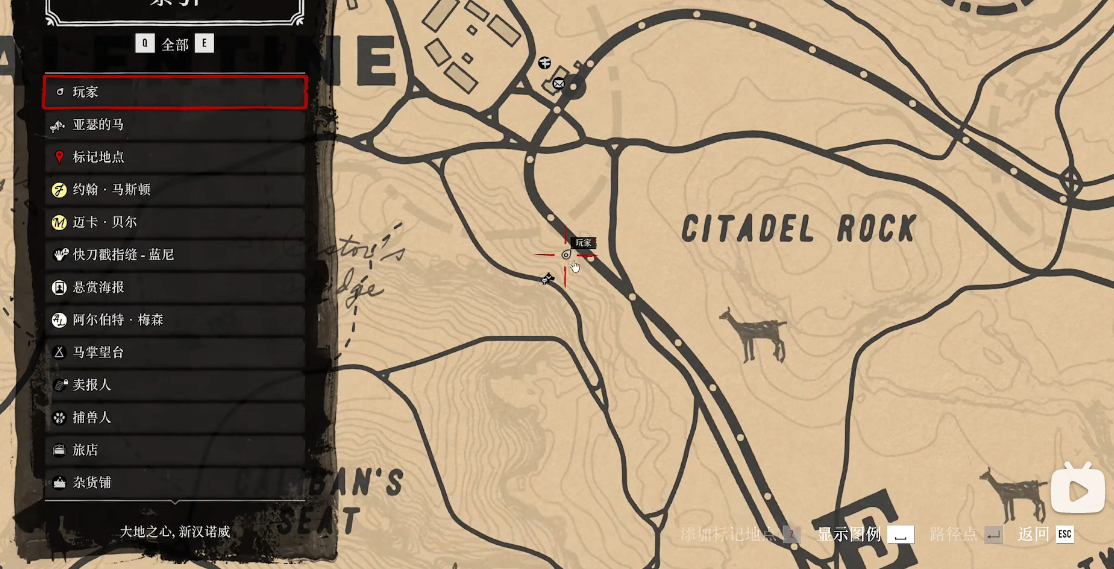Select 快刀戳指缝 - 蓝尼 entry
Image resolution: width=1114 pixels, height=569 pixels.
tap(175, 255)
